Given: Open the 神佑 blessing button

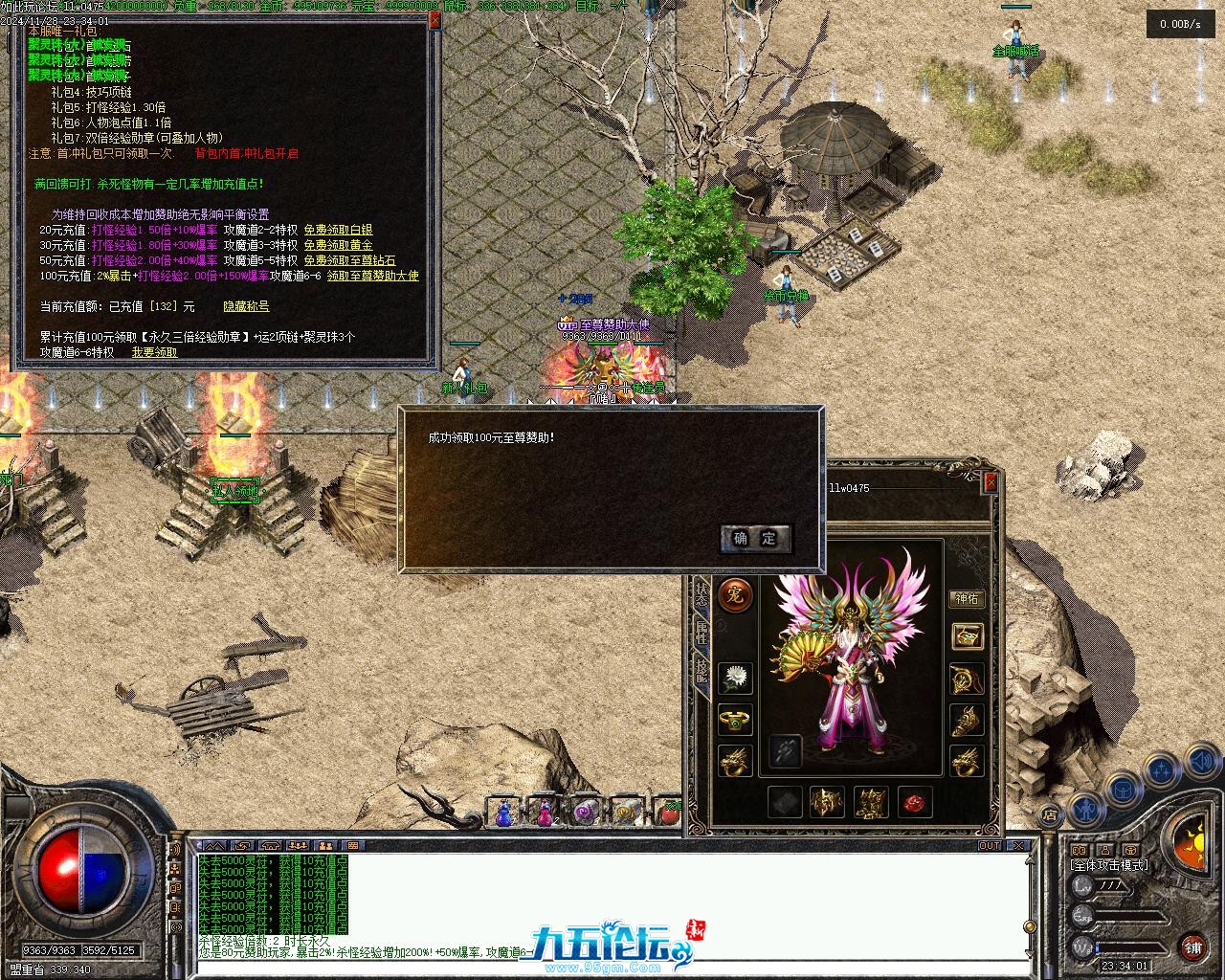Looking at the screenshot, I should point(967,599).
